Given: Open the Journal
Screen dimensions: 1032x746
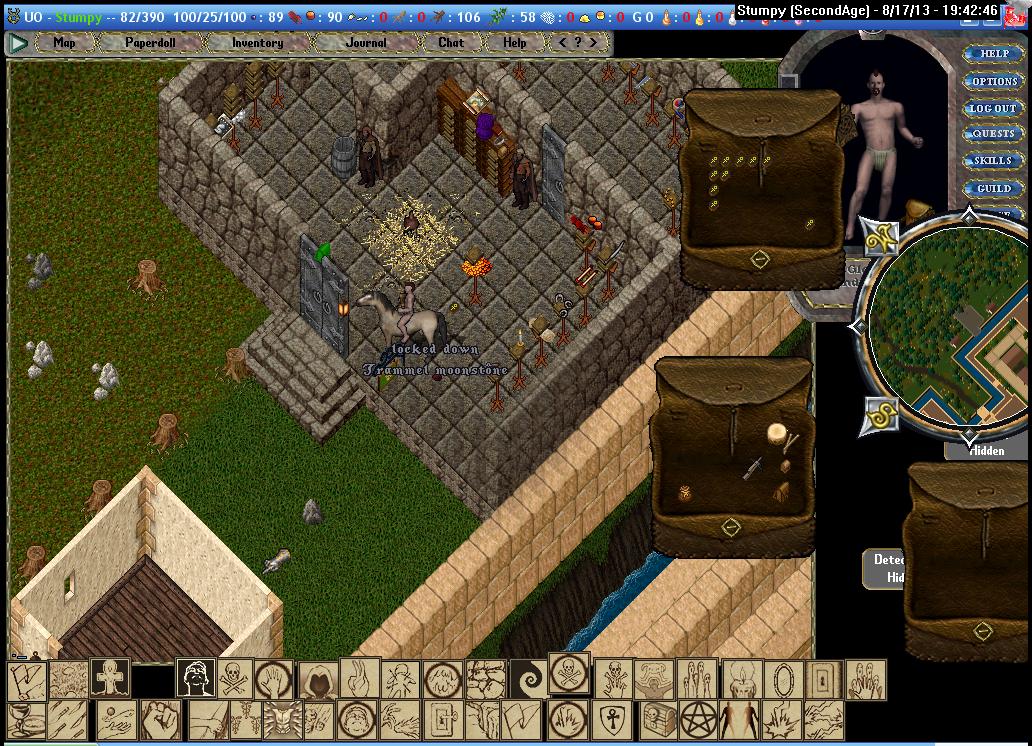Looking at the screenshot, I should pos(366,43).
